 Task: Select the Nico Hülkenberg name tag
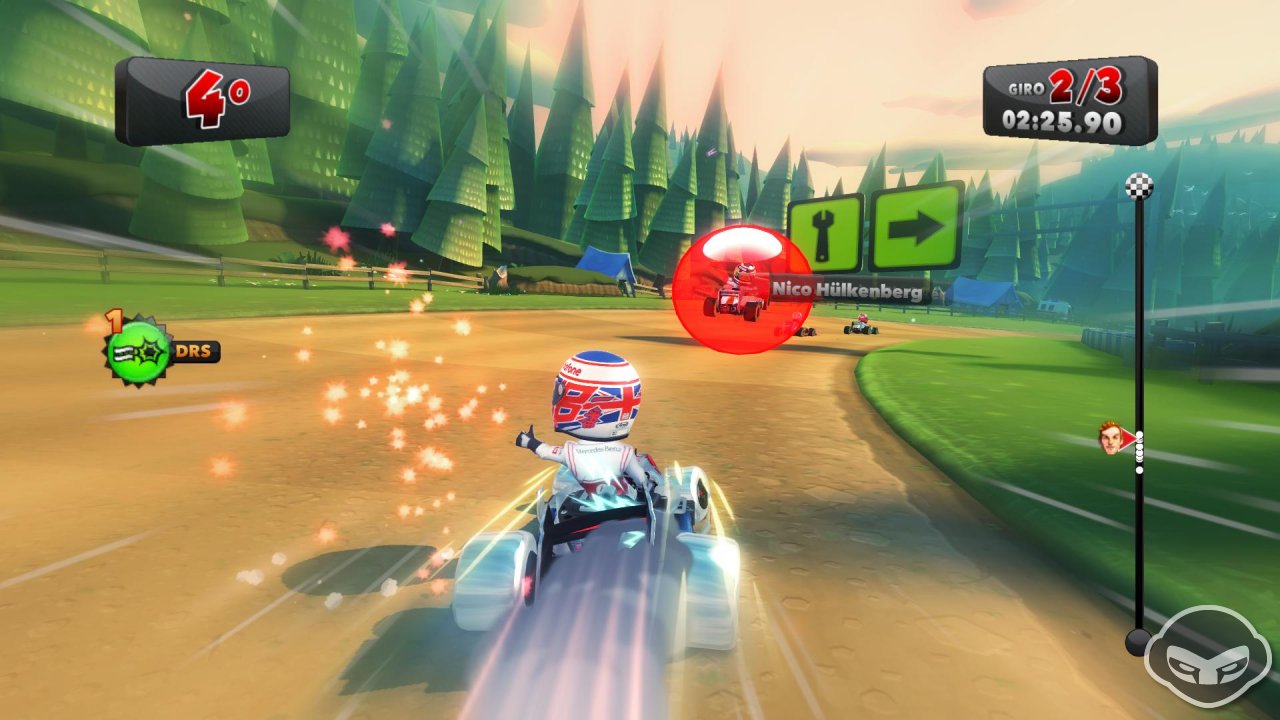pyautogui.click(x=848, y=290)
